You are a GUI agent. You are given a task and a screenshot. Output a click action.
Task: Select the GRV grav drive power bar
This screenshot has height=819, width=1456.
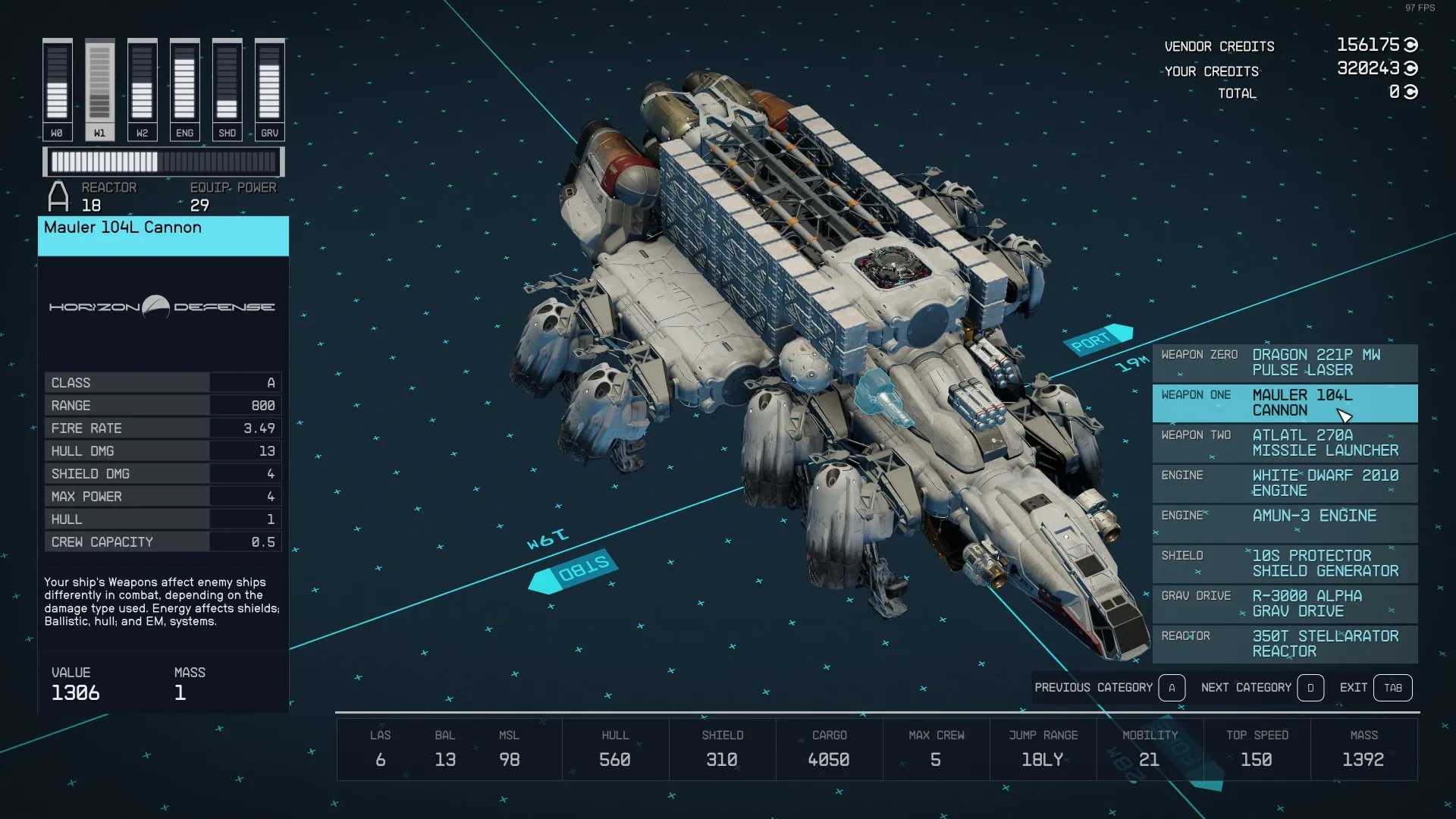click(269, 89)
